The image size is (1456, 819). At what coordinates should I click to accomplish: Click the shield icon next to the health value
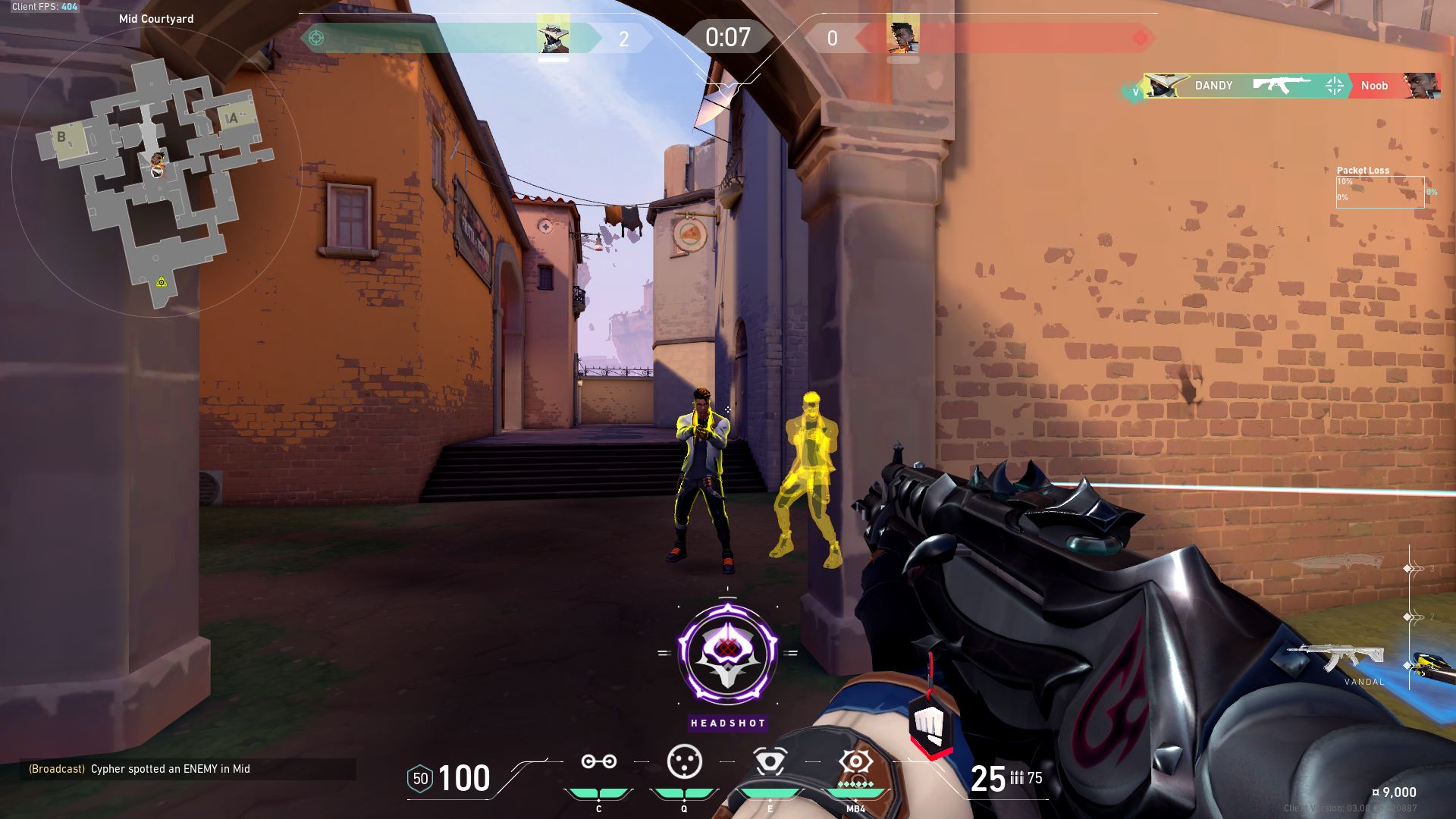419,778
